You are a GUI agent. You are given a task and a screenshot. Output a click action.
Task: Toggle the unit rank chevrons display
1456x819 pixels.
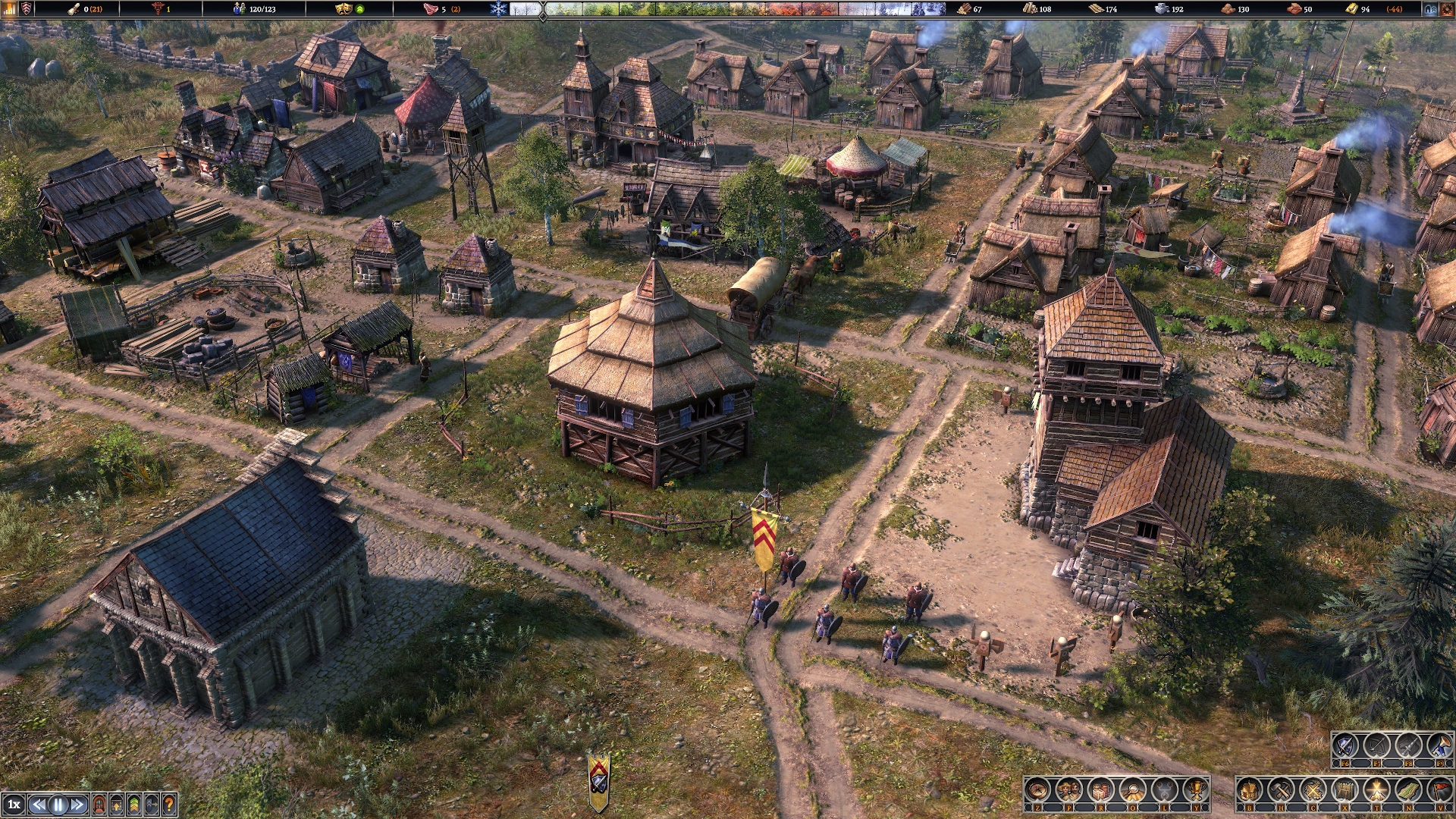[133, 804]
